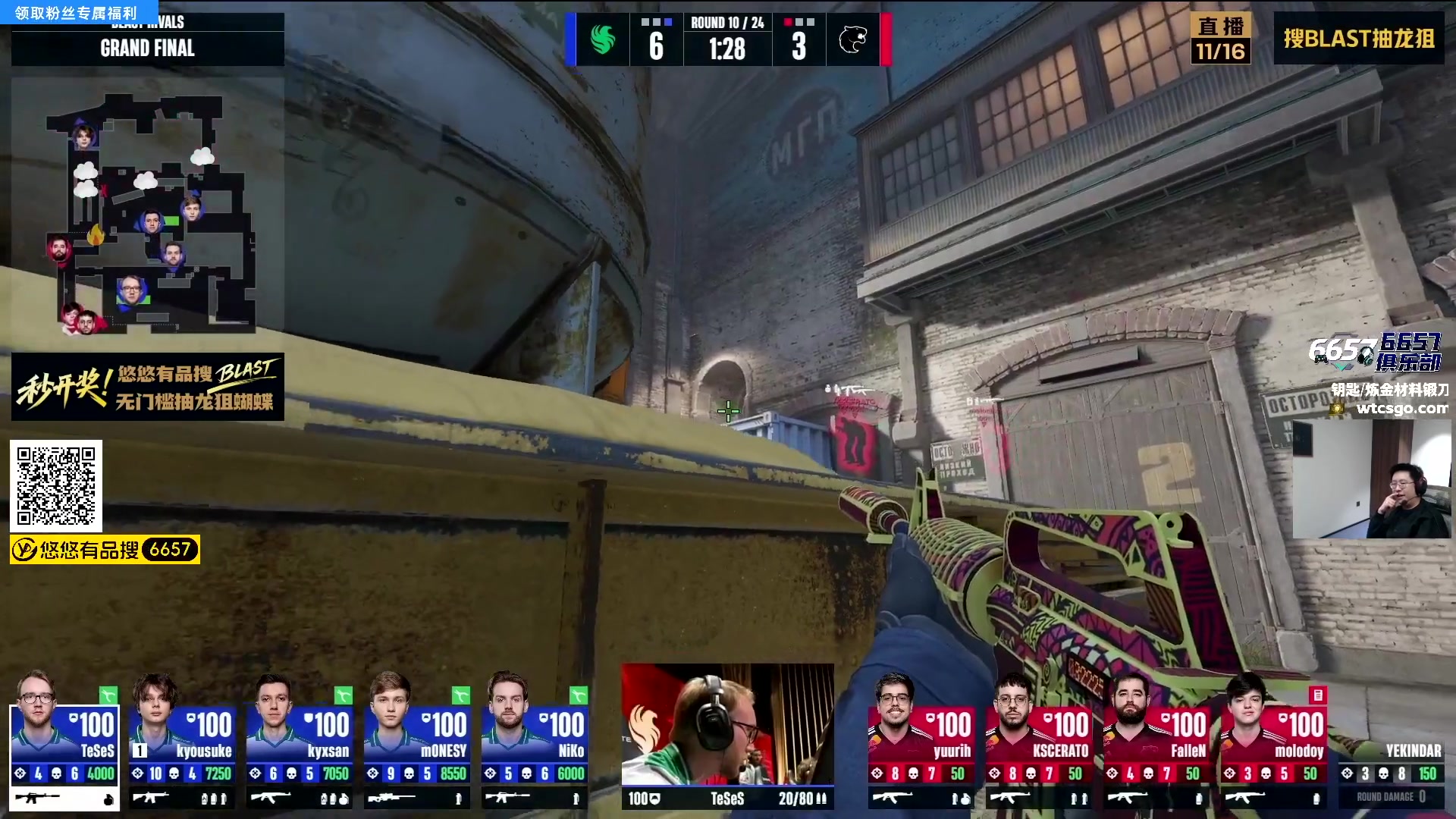Click the QR code overlay
Screen dimensions: 1456x819
56,485
